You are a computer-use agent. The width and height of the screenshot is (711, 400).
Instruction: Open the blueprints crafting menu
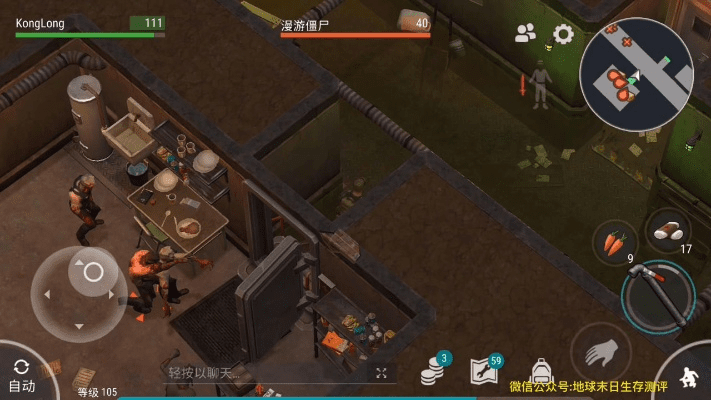coord(485,371)
